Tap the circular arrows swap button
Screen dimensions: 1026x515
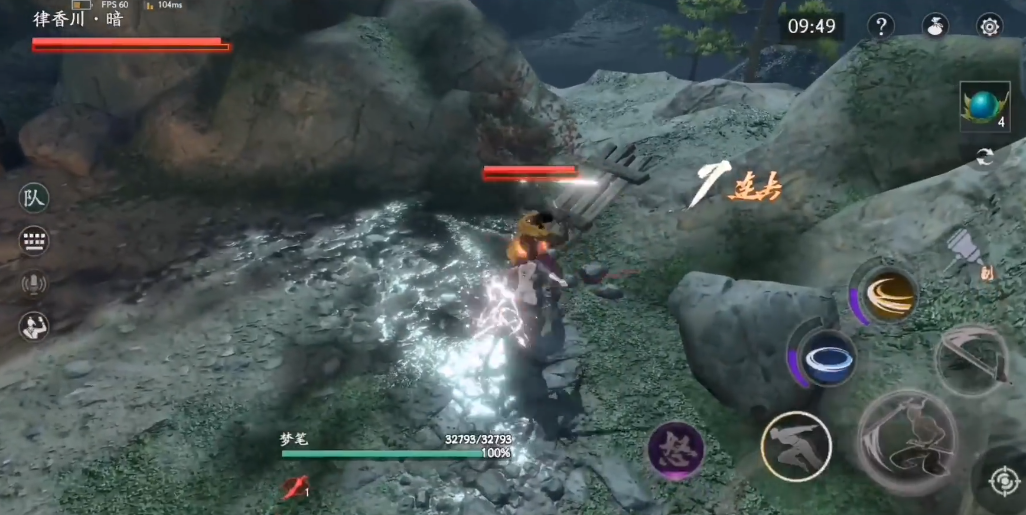click(984, 158)
